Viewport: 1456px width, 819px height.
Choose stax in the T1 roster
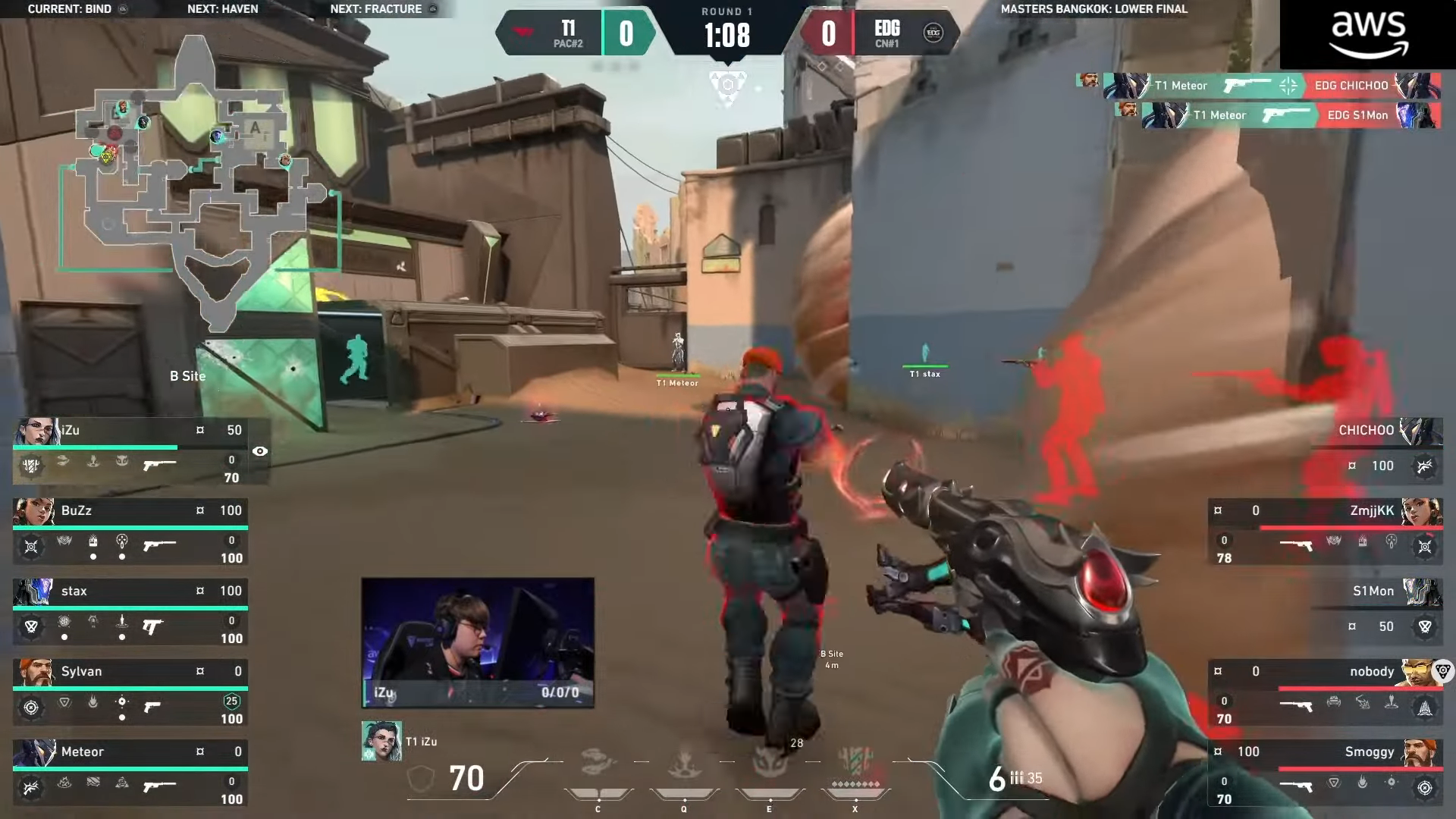(x=130, y=613)
